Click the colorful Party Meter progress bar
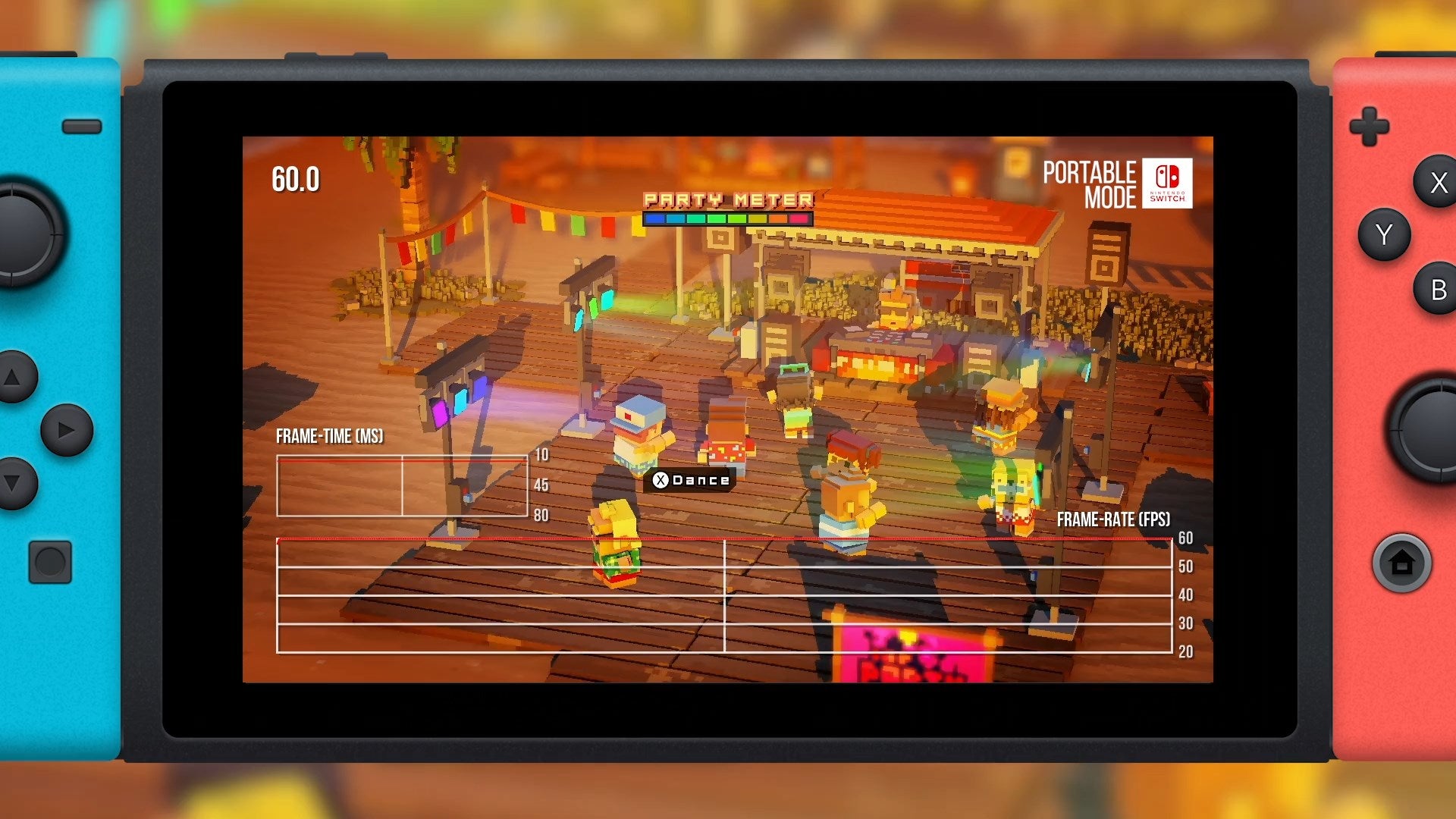The height and width of the screenshot is (819, 1456). click(726, 220)
